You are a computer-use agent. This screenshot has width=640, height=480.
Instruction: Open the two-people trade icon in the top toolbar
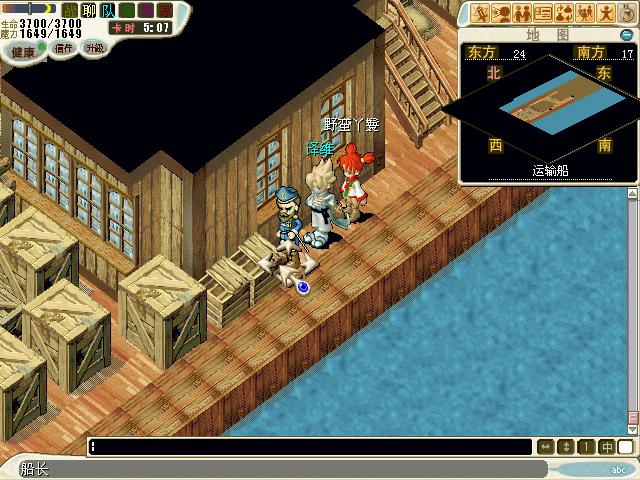523,13
